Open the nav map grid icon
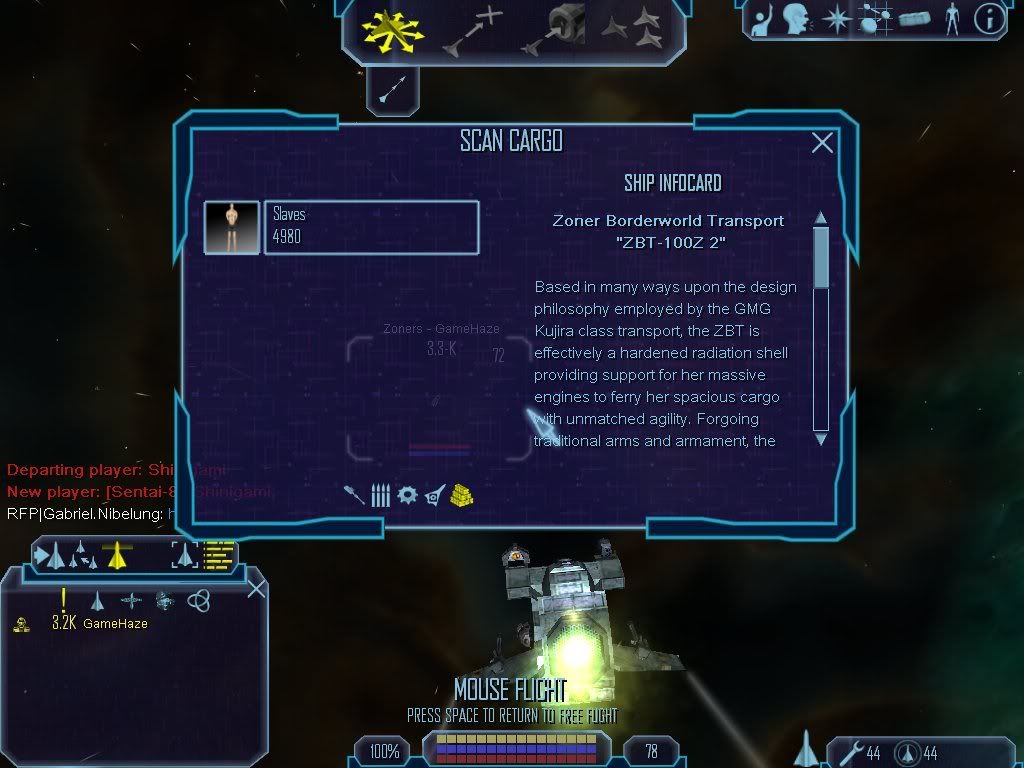This screenshot has width=1024, height=768. click(877, 19)
